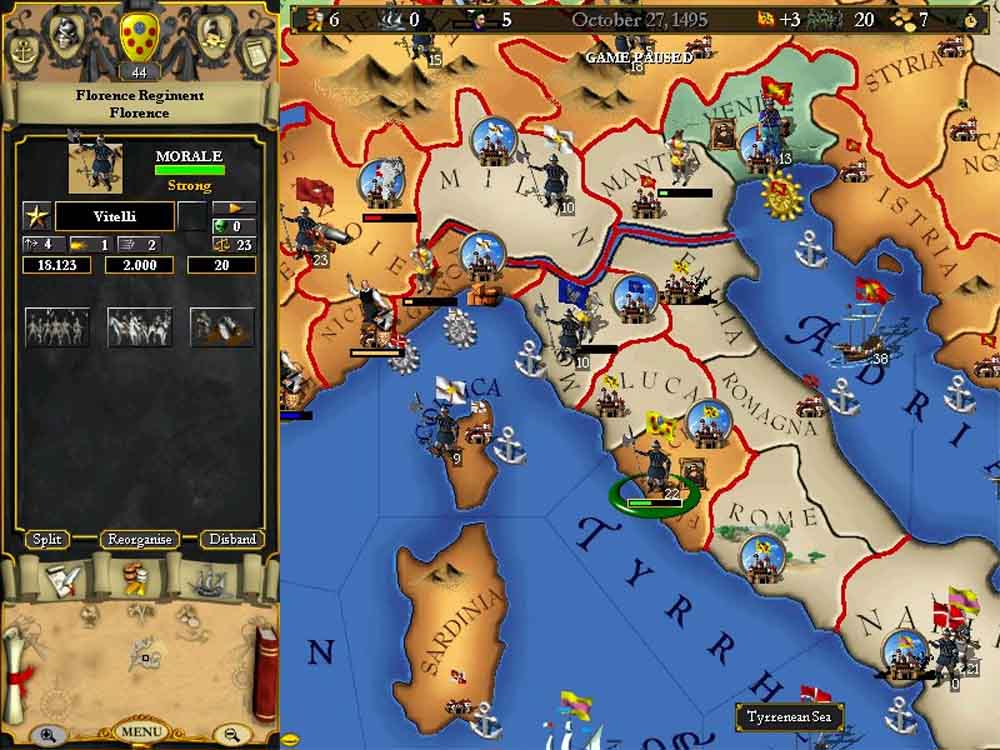Open the Reorganise army option
Viewport: 1000px width, 750px height.
139,539
